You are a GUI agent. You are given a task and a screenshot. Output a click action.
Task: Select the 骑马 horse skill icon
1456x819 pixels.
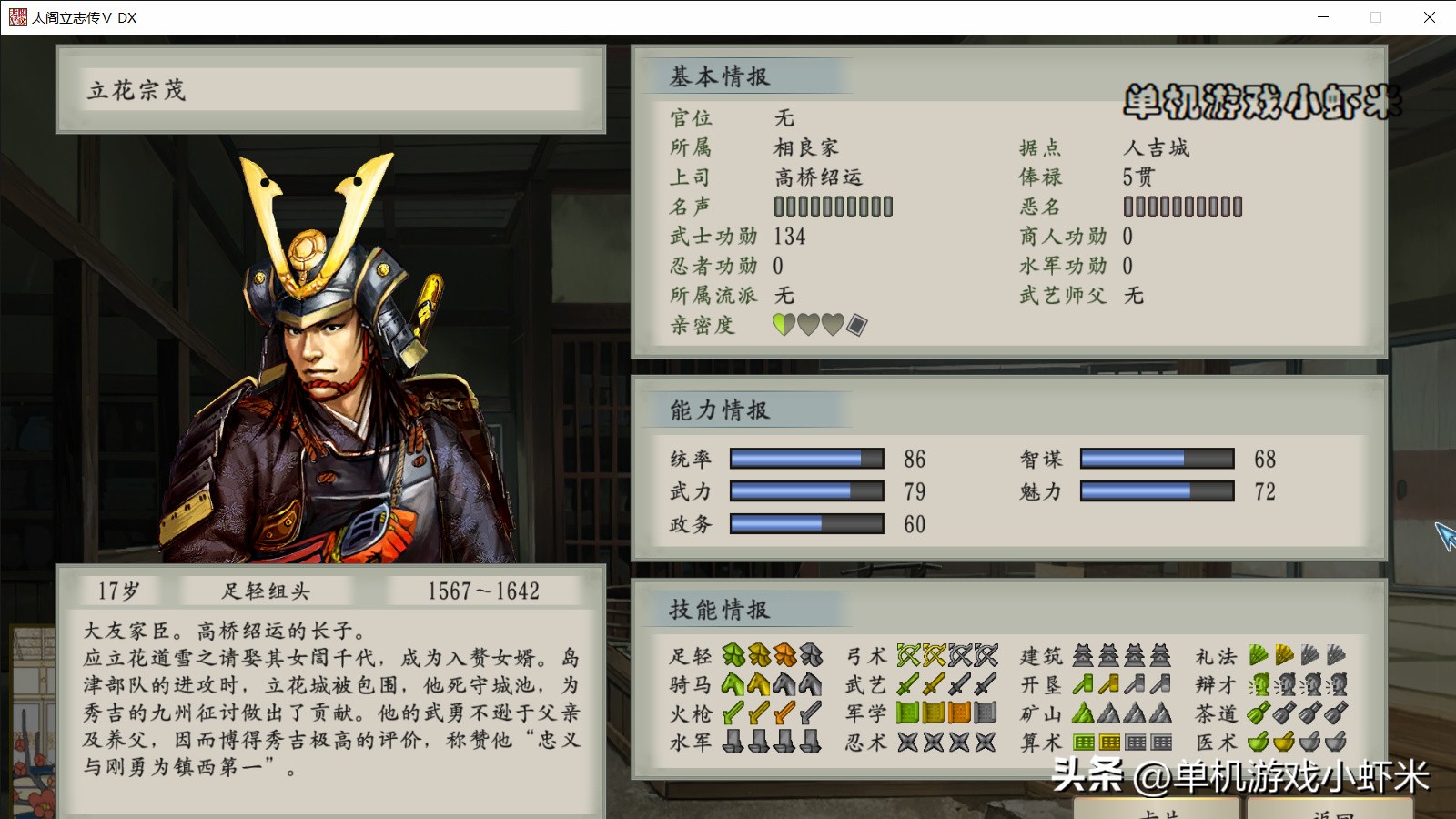(733, 682)
